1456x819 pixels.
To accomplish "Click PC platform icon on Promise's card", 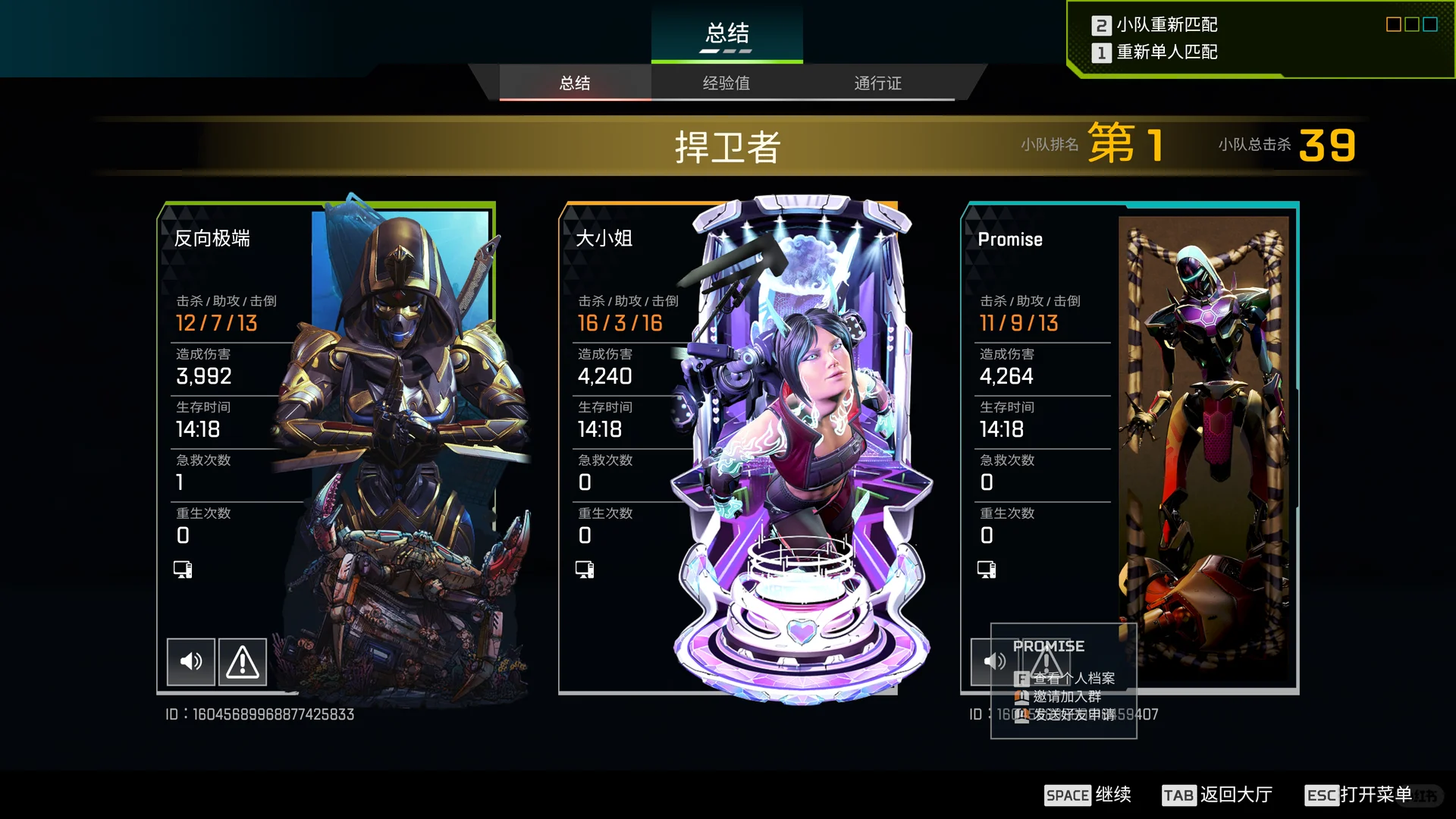I will pyautogui.click(x=986, y=569).
